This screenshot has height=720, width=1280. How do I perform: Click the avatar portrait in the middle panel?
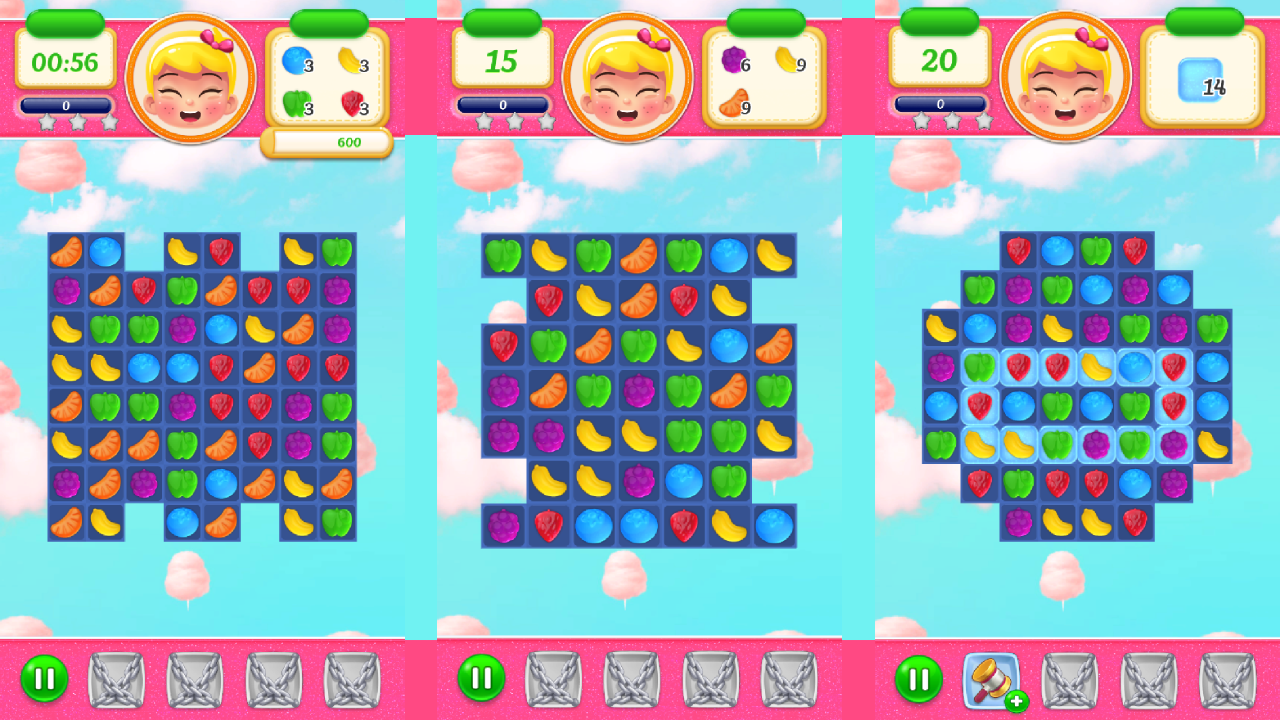(630, 75)
